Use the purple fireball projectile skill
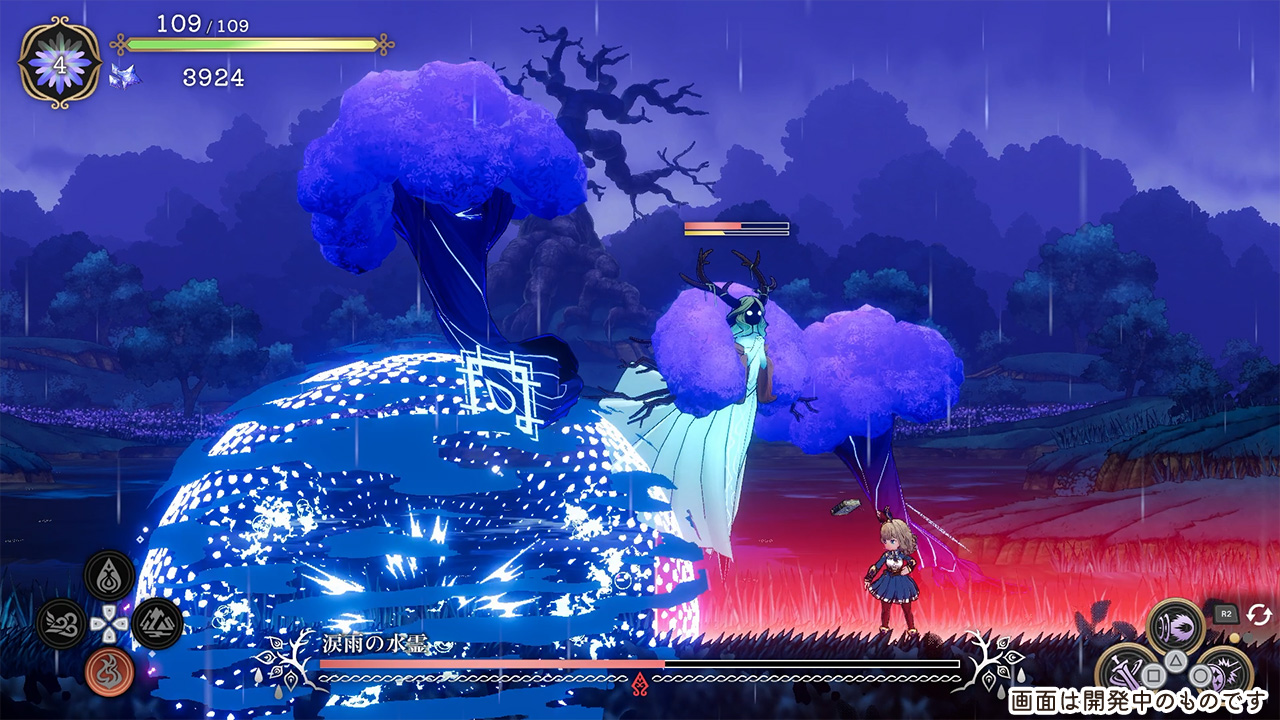This screenshot has width=1280, height=720. (1176, 626)
